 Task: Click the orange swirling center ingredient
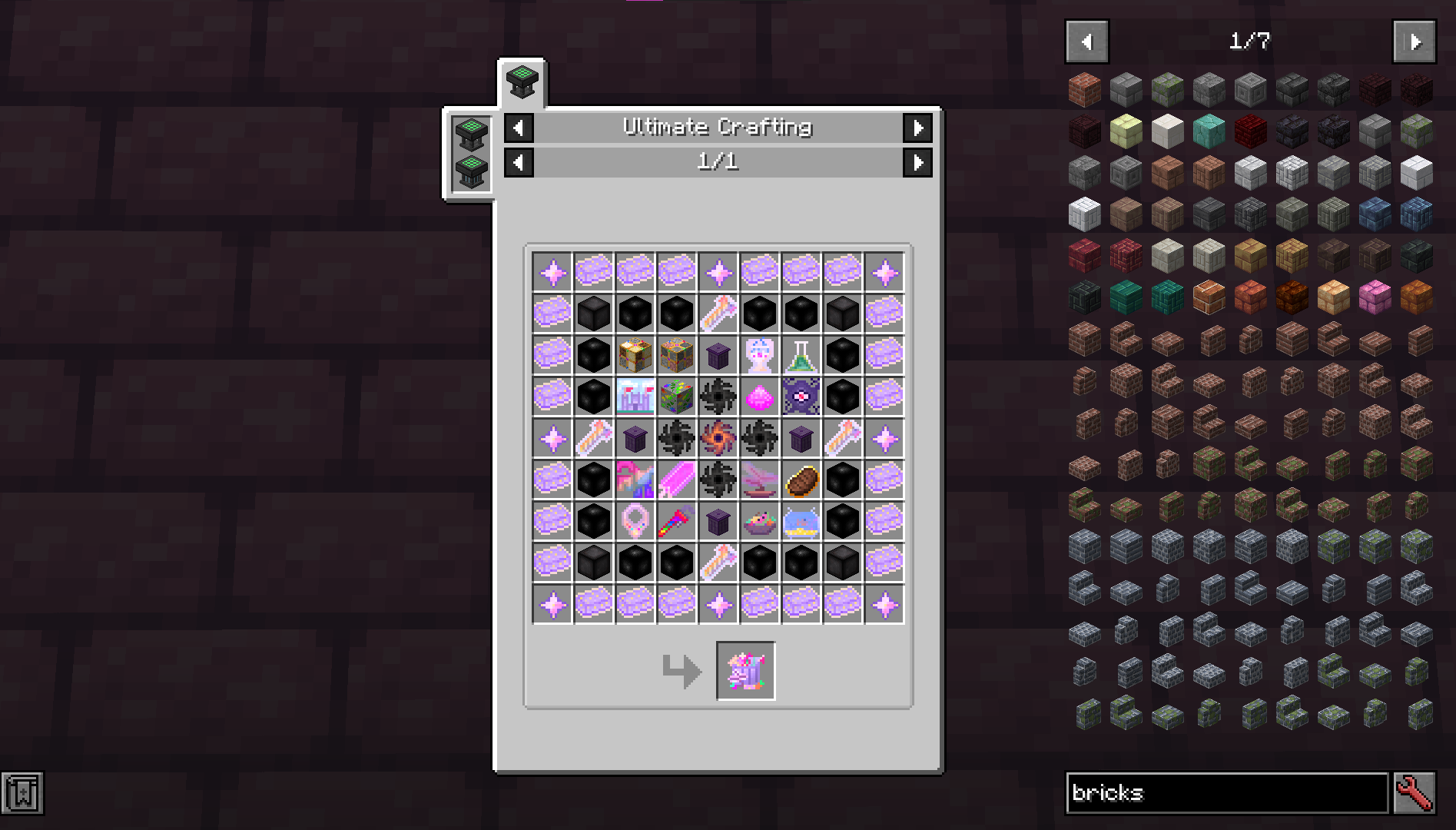(x=718, y=438)
